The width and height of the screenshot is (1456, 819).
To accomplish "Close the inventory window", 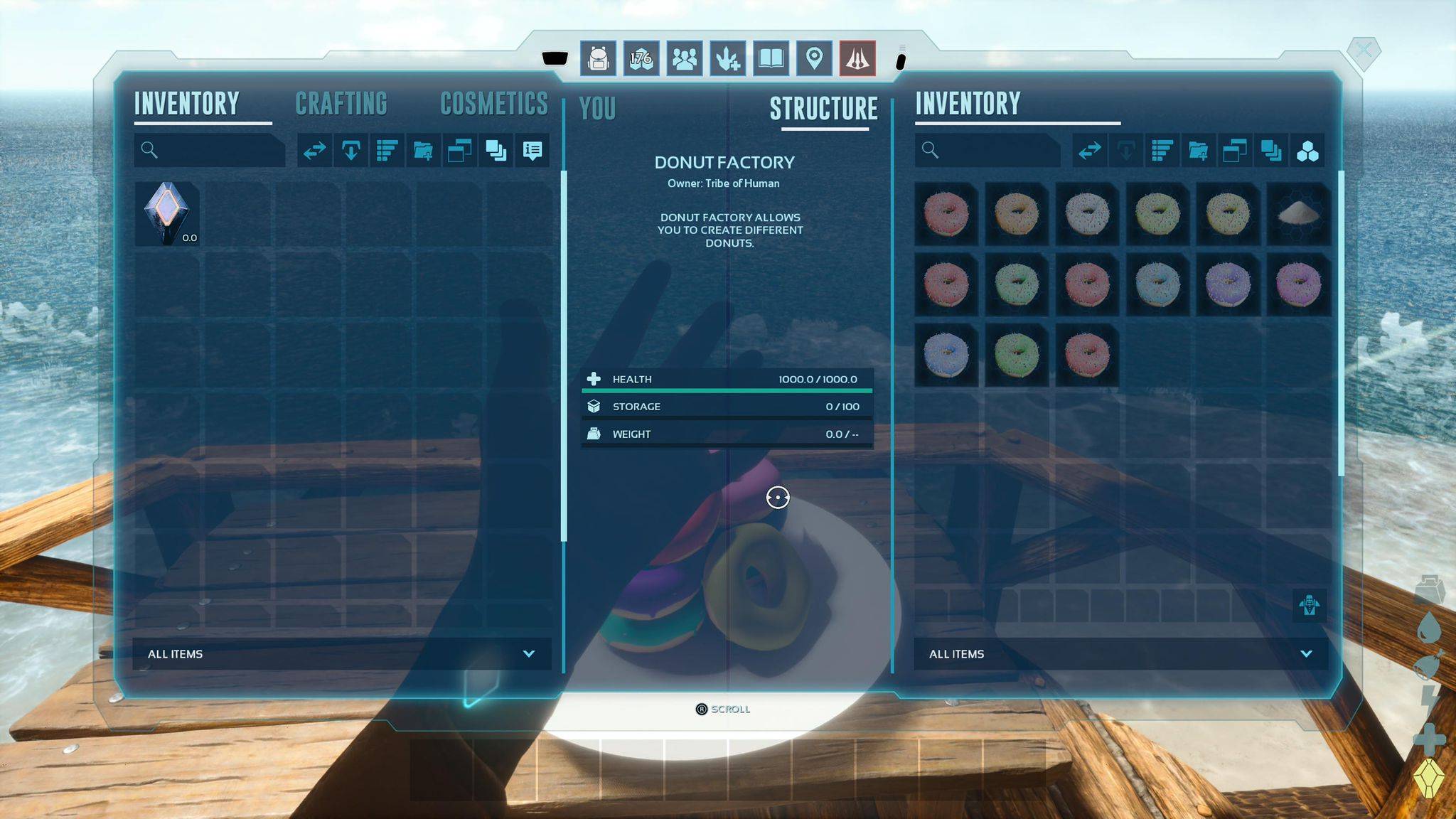I will coord(1363,50).
